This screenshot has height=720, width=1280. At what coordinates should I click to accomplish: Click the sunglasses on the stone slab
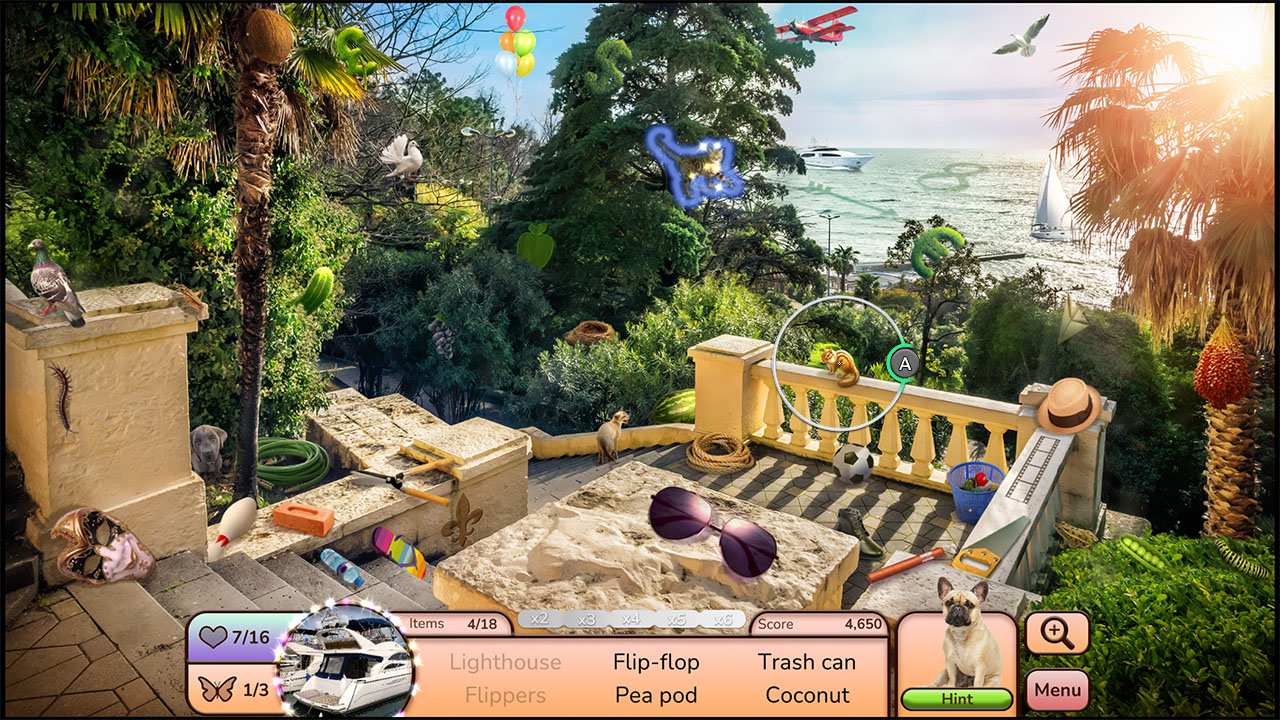coord(713,531)
